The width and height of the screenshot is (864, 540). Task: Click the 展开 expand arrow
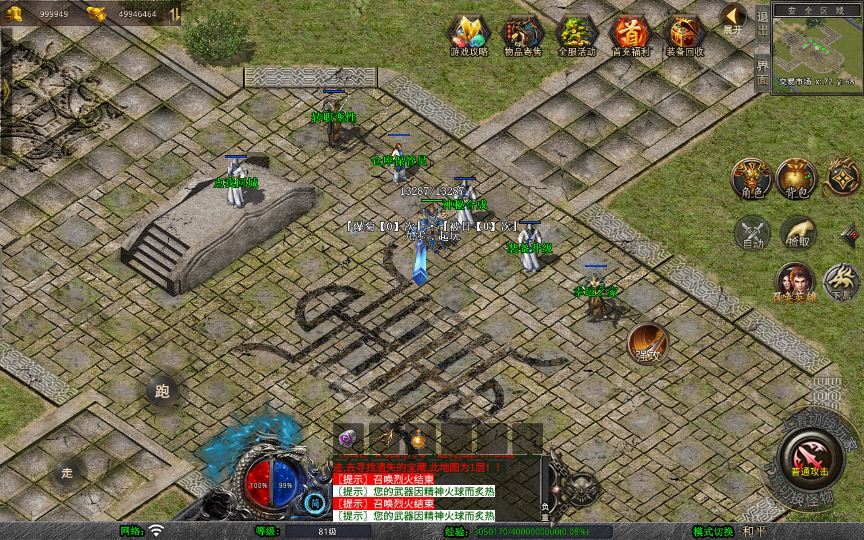[734, 18]
